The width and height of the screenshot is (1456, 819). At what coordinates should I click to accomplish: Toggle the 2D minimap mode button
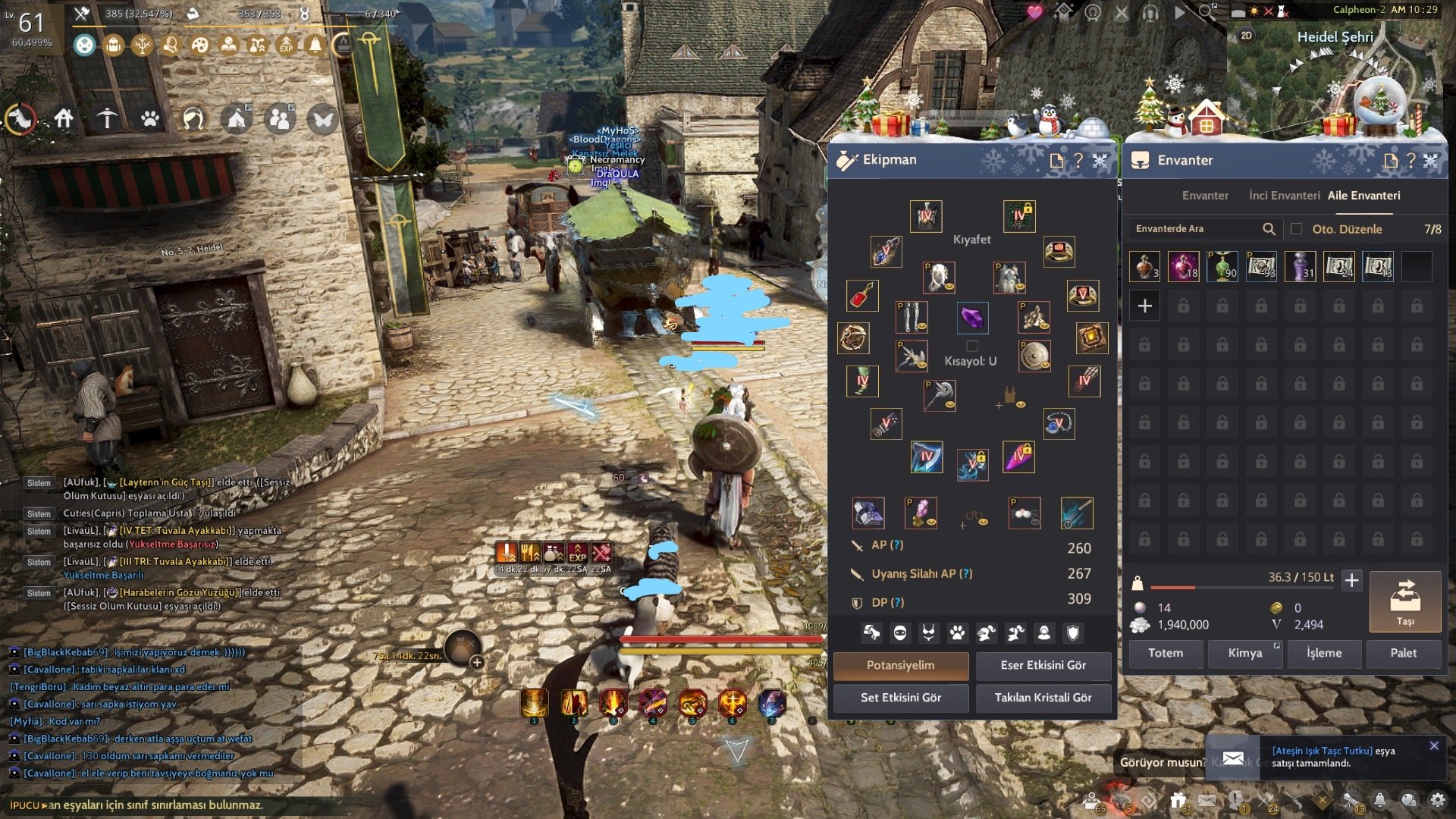(x=1247, y=36)
